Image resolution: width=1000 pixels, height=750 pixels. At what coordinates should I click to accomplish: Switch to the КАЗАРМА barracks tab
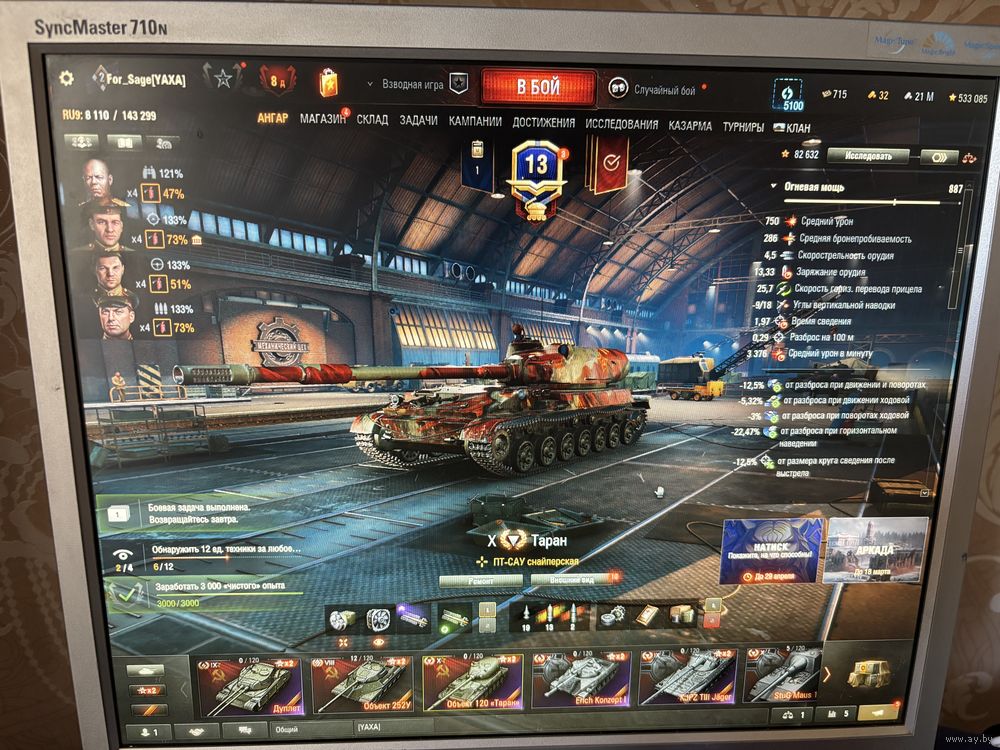pos(690,126)
